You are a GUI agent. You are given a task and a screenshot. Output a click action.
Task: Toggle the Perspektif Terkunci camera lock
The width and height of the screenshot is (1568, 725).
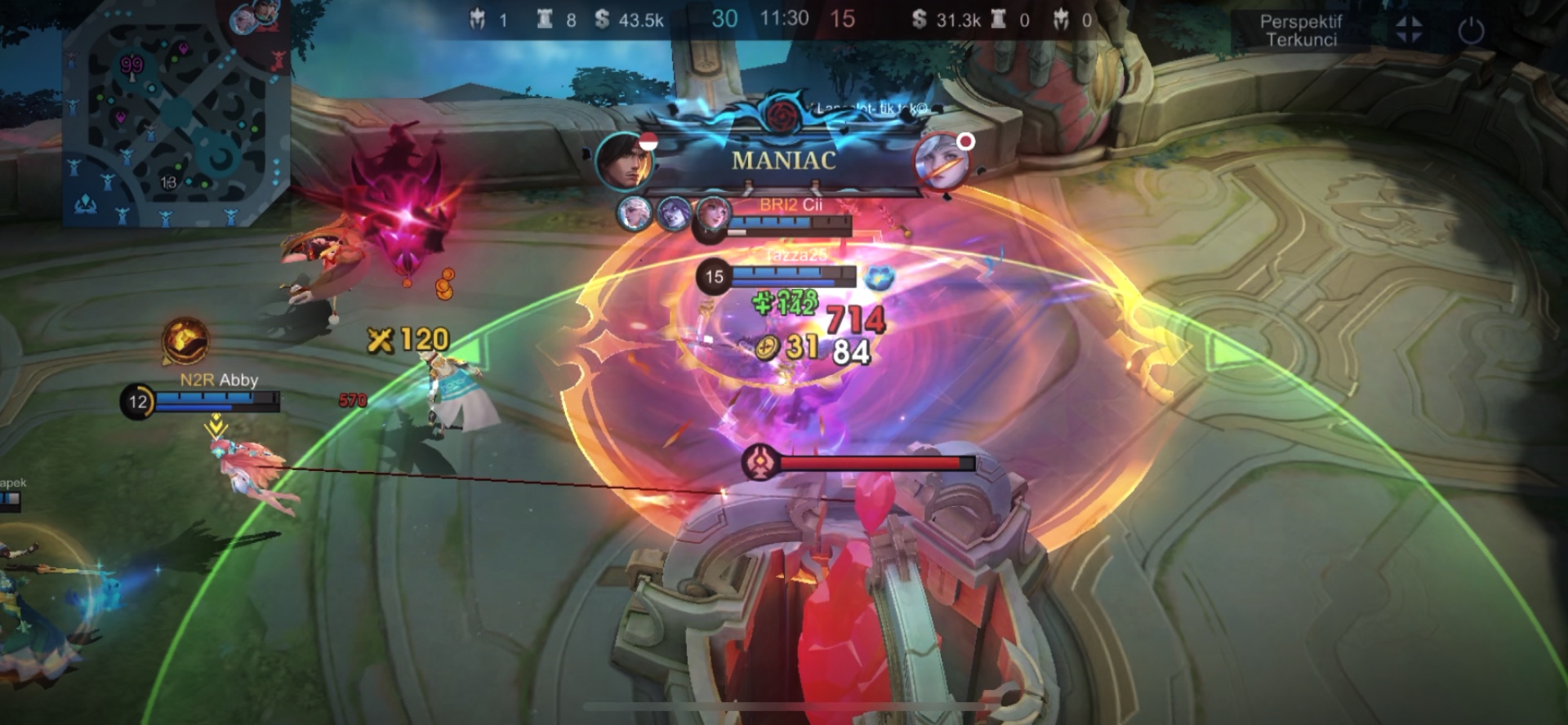click(1300, 31)
